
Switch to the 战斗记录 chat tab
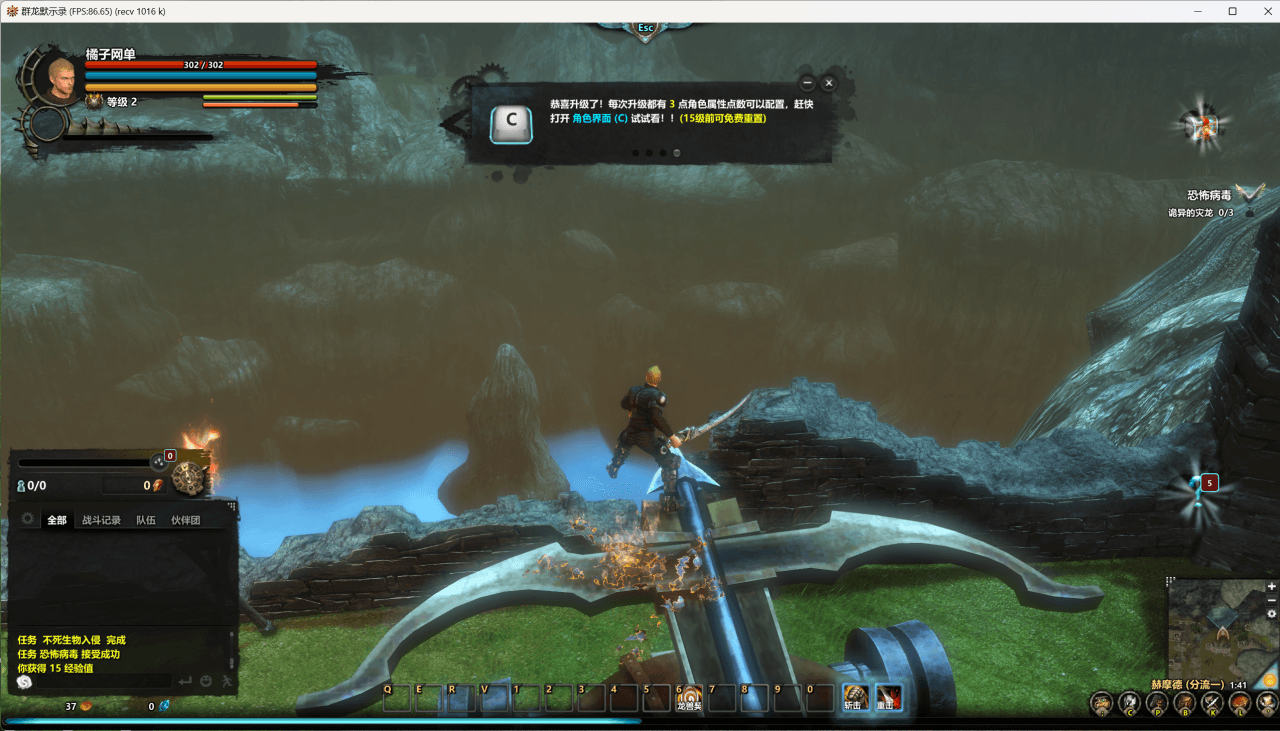(x=101, y=520)
